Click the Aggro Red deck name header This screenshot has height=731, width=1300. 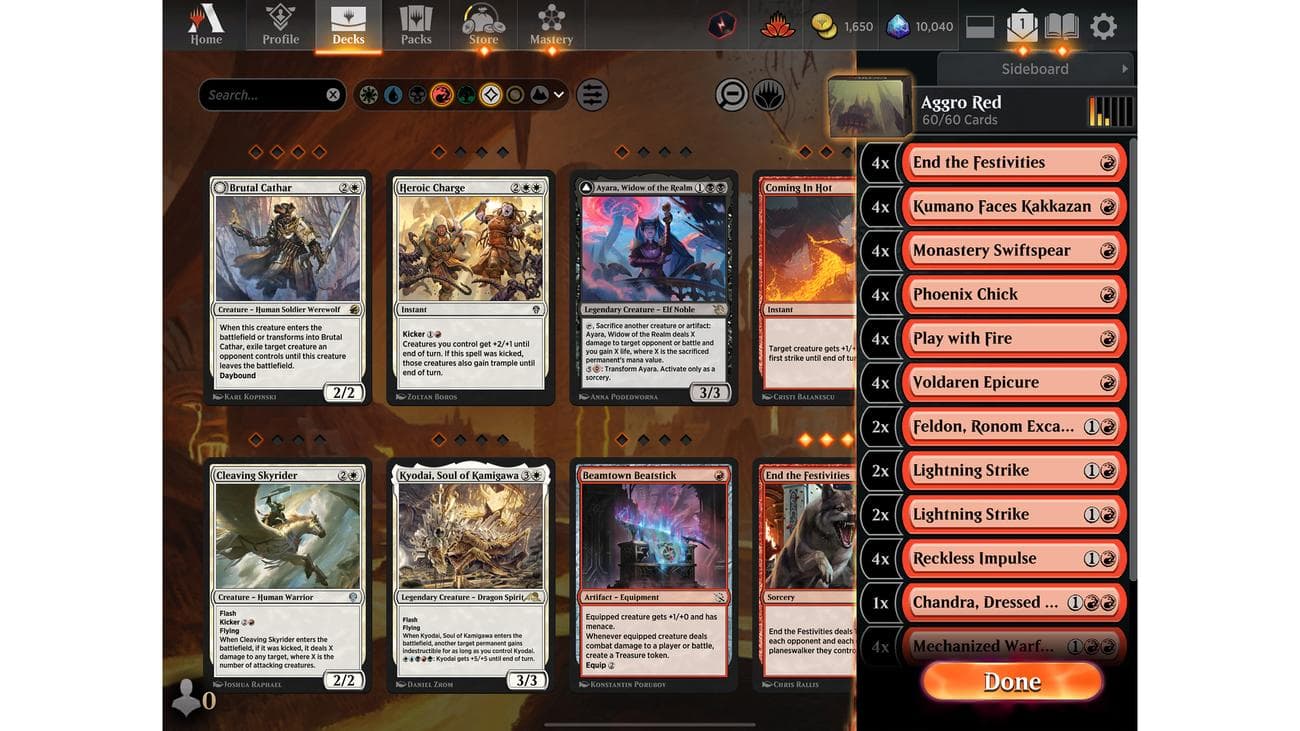point(961,103)
